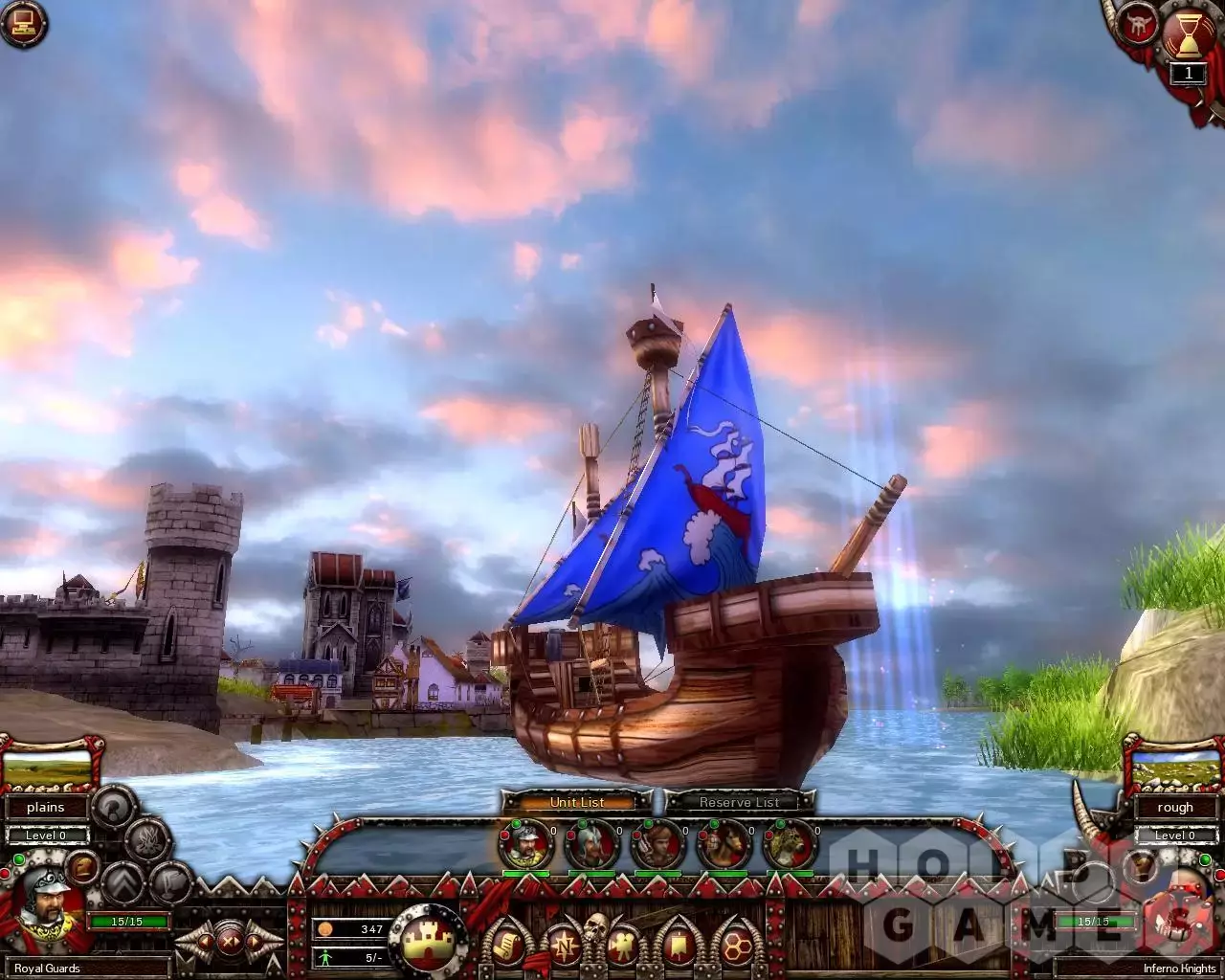Select the helmeted commander unit portrait
Image resolution: width=1225 pixels, height=980 pixels.
(x=525, y=845)
